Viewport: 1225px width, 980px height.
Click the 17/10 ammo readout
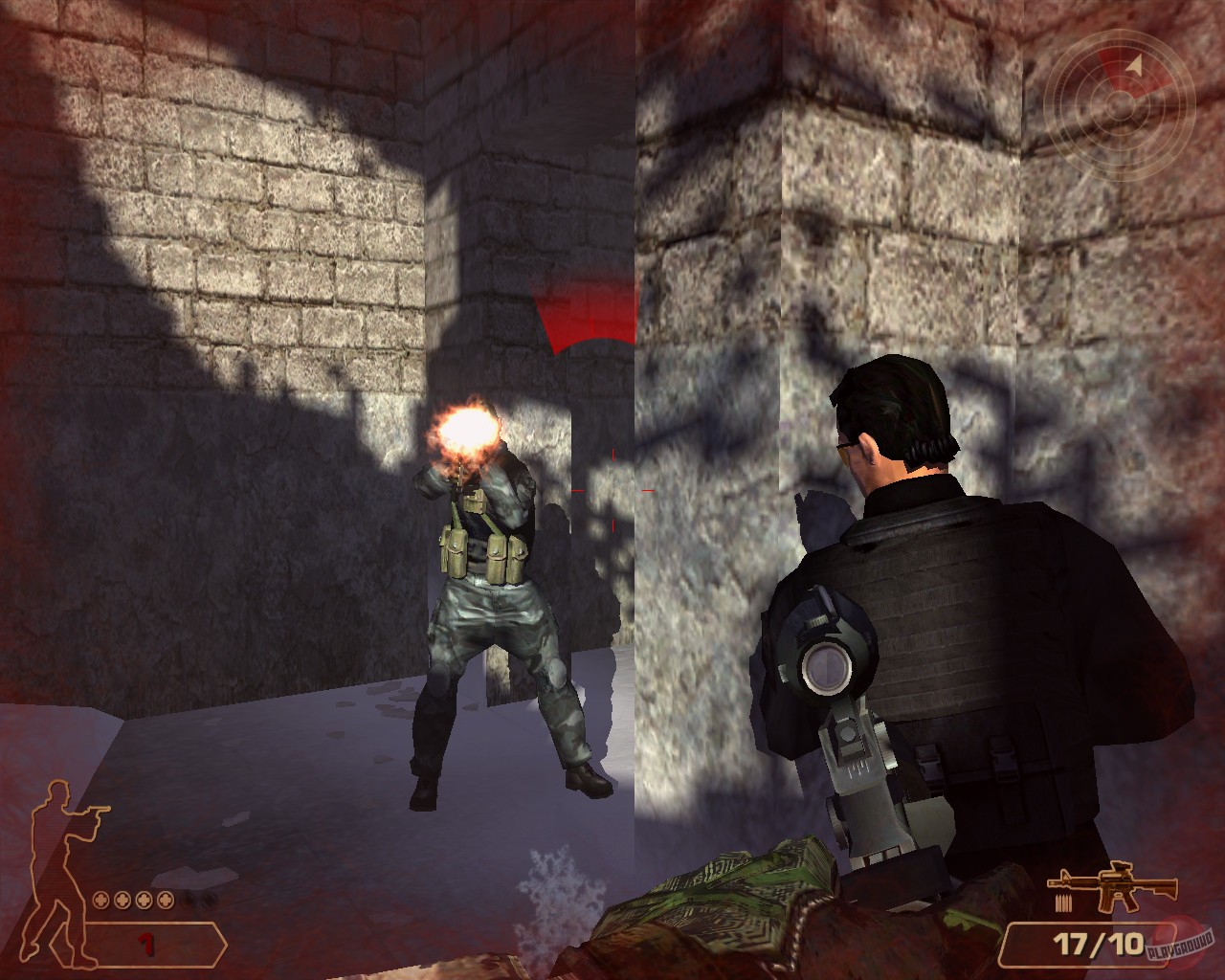pyautogui.click(x=1097, y=944)
